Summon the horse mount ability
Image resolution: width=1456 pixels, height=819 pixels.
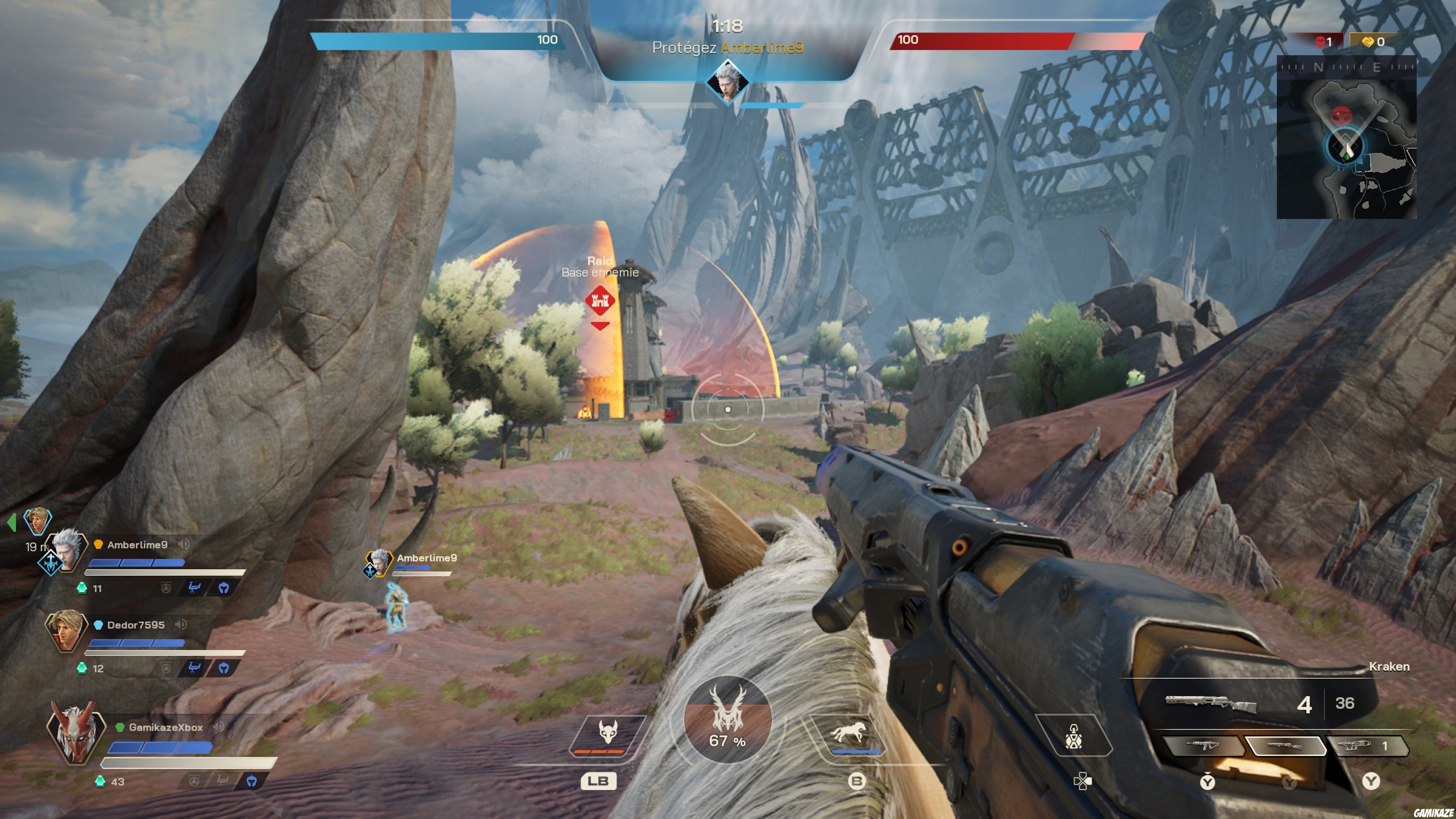(x=848, y=733)
